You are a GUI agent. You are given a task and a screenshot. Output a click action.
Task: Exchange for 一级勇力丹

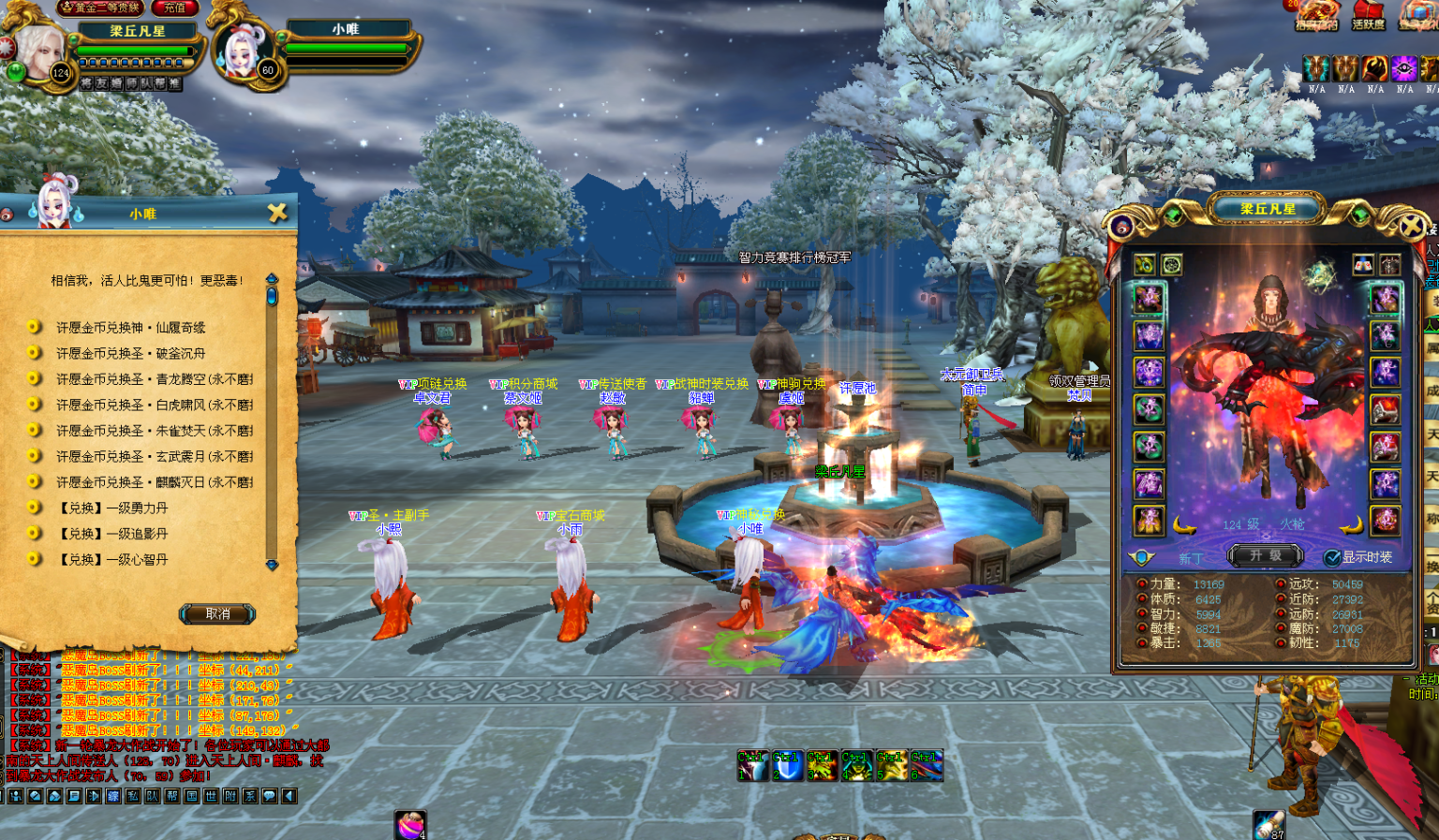click(x=113, y=508)
